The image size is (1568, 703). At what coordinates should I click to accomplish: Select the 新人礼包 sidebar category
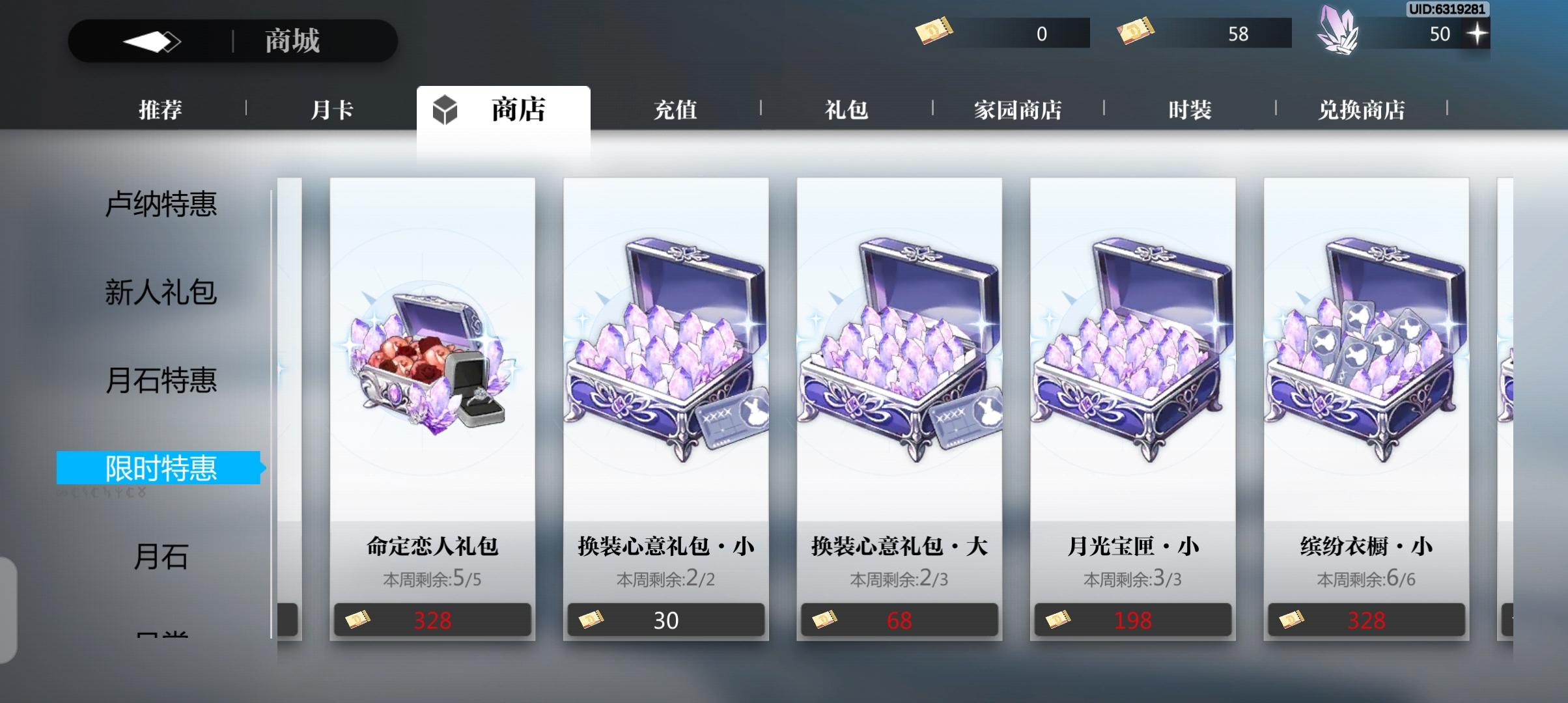[162, 293]
